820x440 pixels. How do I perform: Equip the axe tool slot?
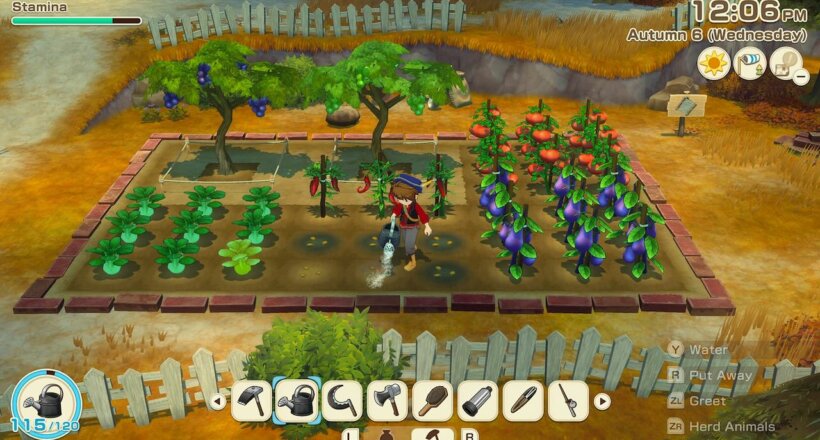click(387, 401)
